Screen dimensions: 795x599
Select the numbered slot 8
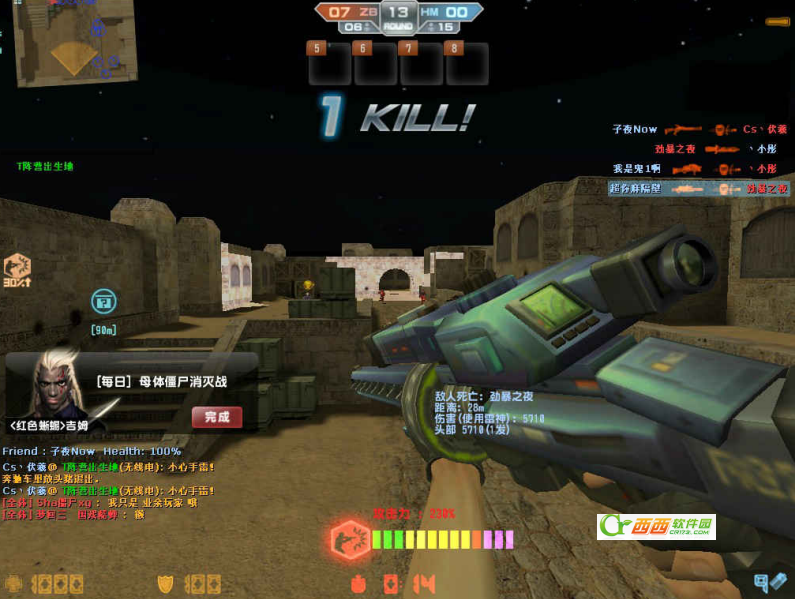click(x=467, y=63)
